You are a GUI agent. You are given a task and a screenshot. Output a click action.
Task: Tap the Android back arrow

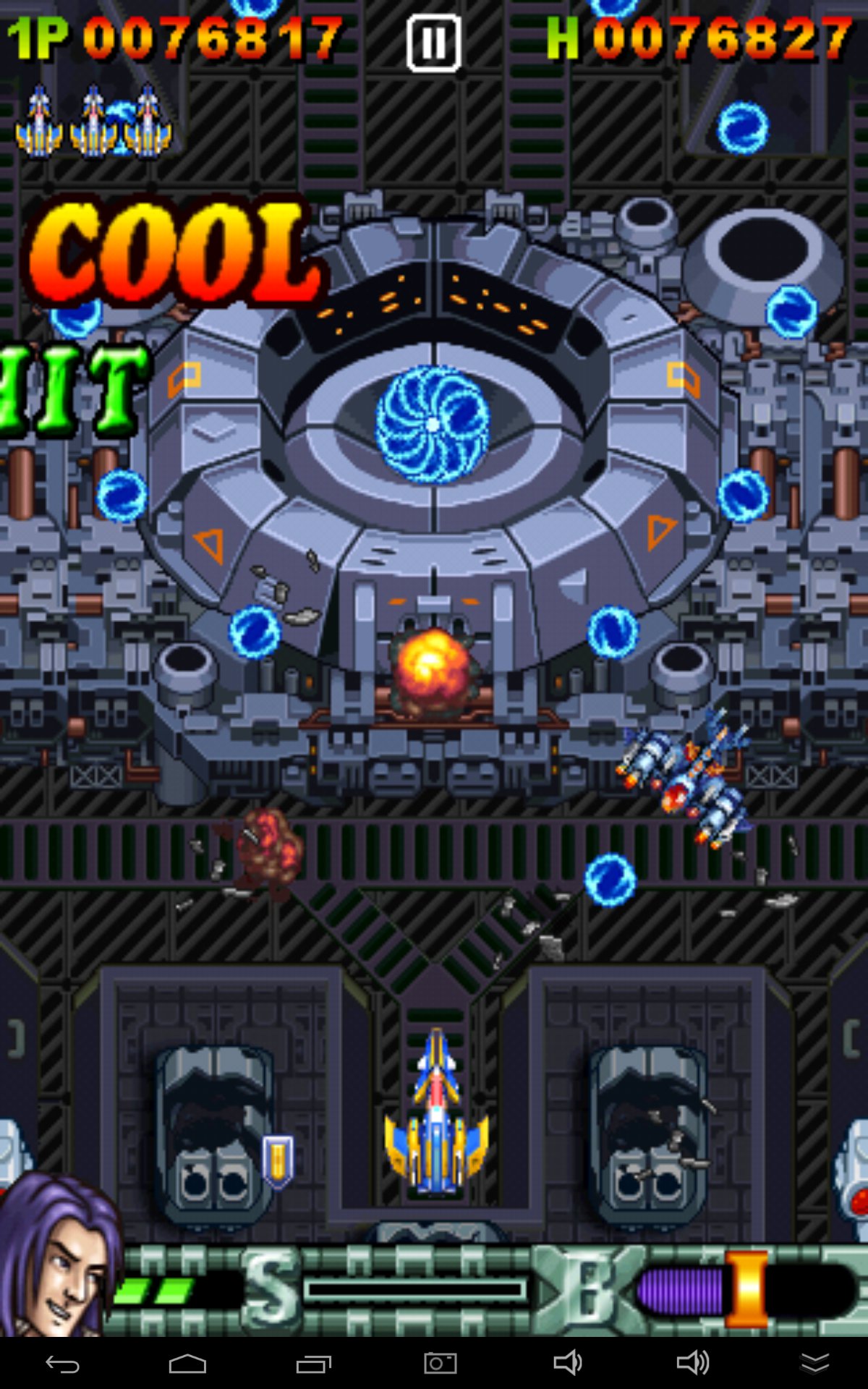pyautogui.click(x=63, y=1364)
